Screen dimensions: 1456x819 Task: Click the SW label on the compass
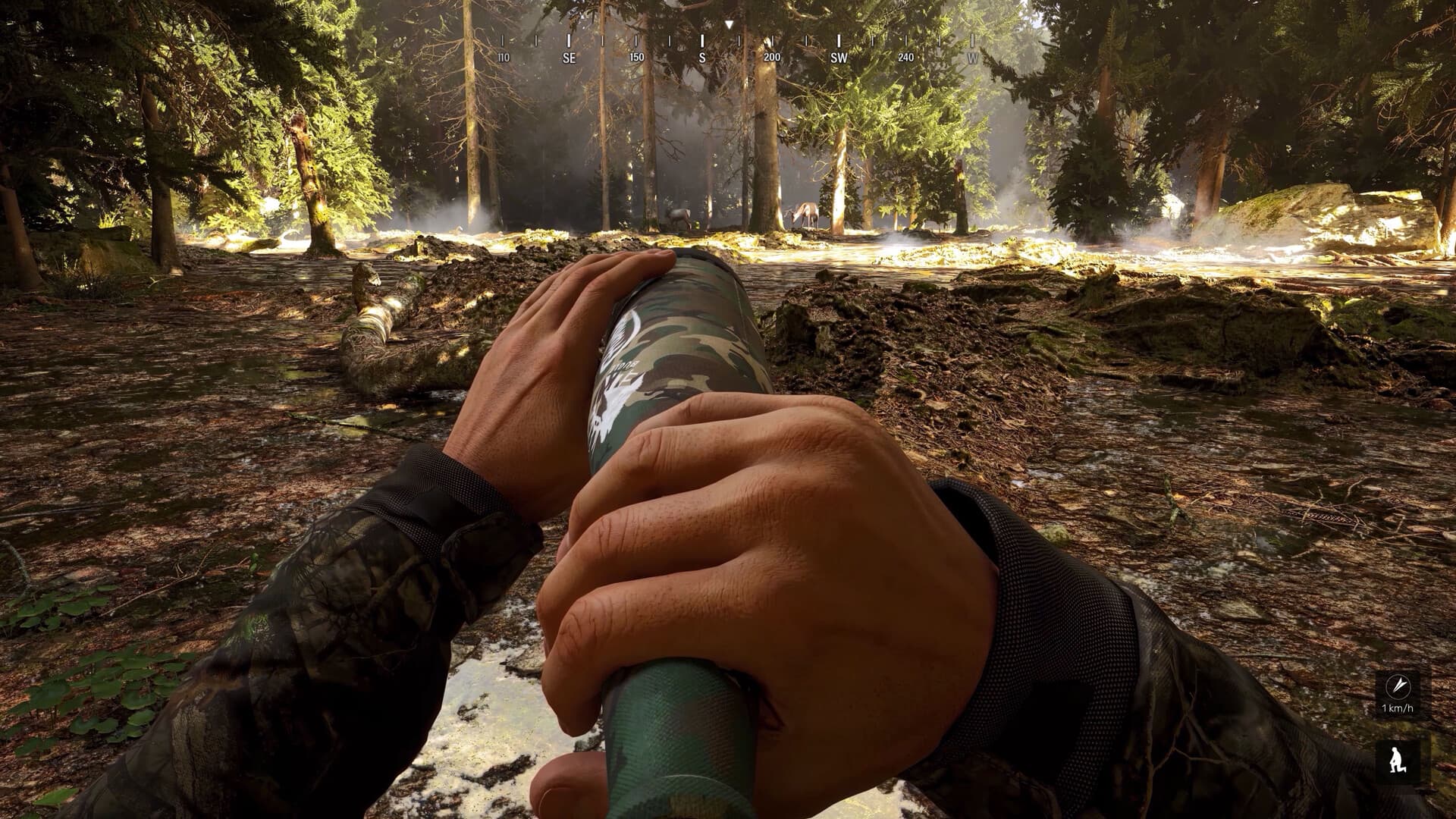(838, 55)
